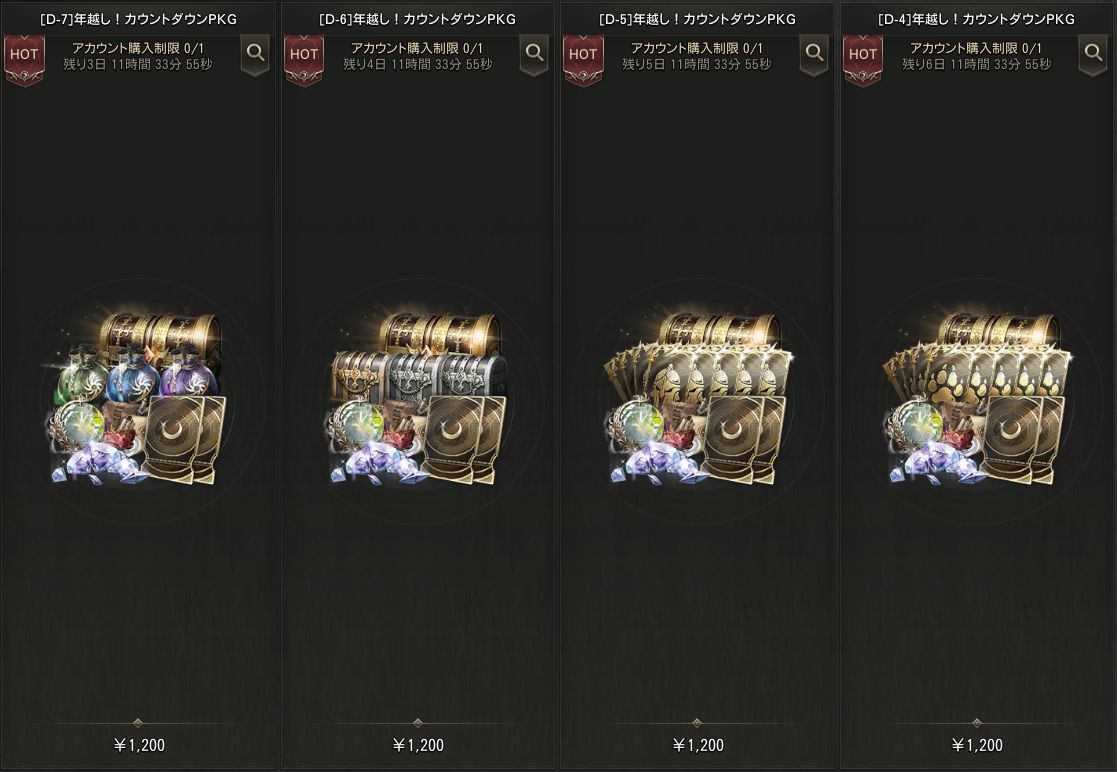The image size is (1117, 772).
Task: Select the D-4 package item bundle image
Action: (x=977, y=399)
